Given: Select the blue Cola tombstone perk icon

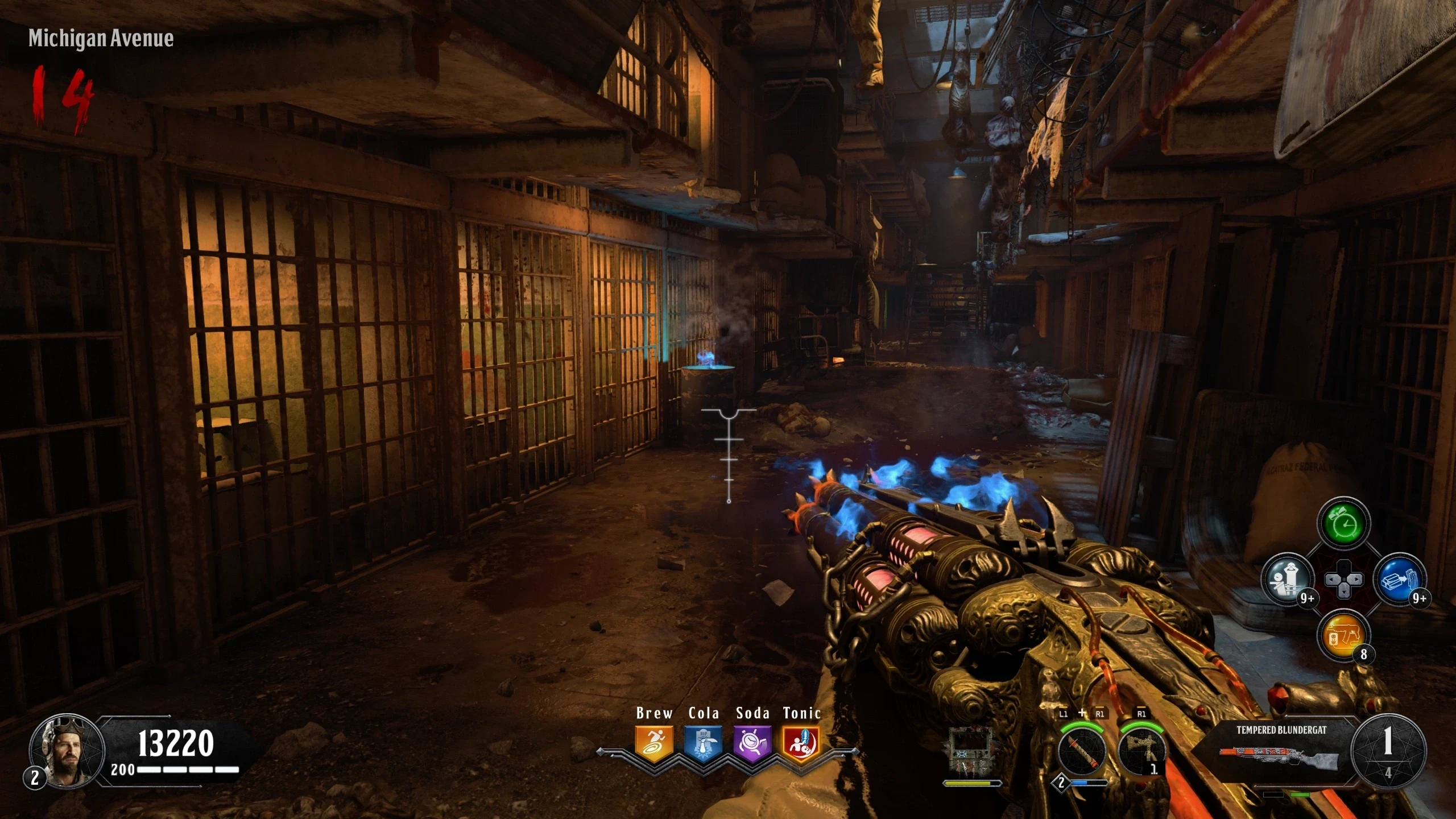Looking at the screenshot, I should coord(704,743).
